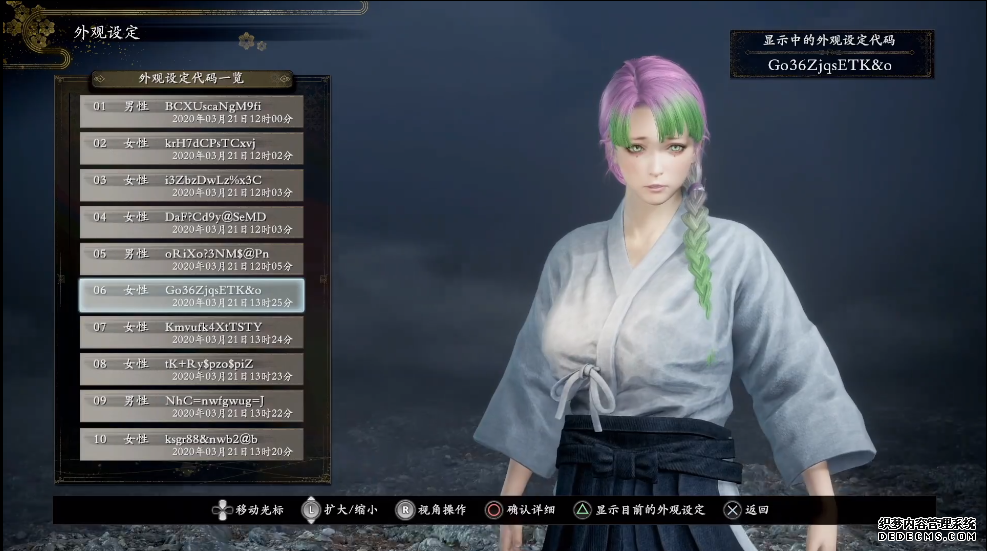987x551 pixels.
Task: Click highlighted entry 06 Go36ZjqsETK&o
Action: coord(191,295)
